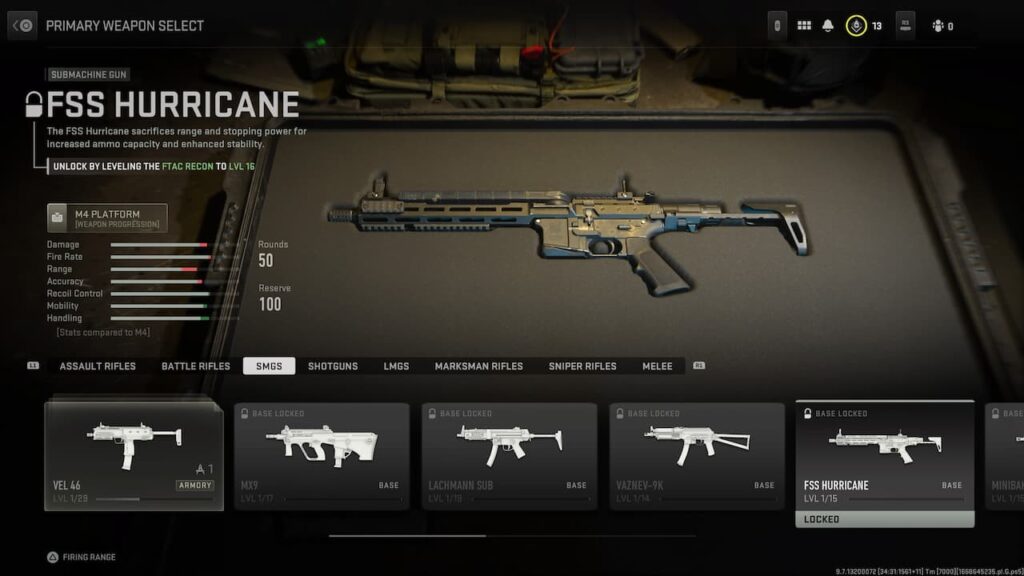
Task: Open the notifications bell icon
Action: 828,26
